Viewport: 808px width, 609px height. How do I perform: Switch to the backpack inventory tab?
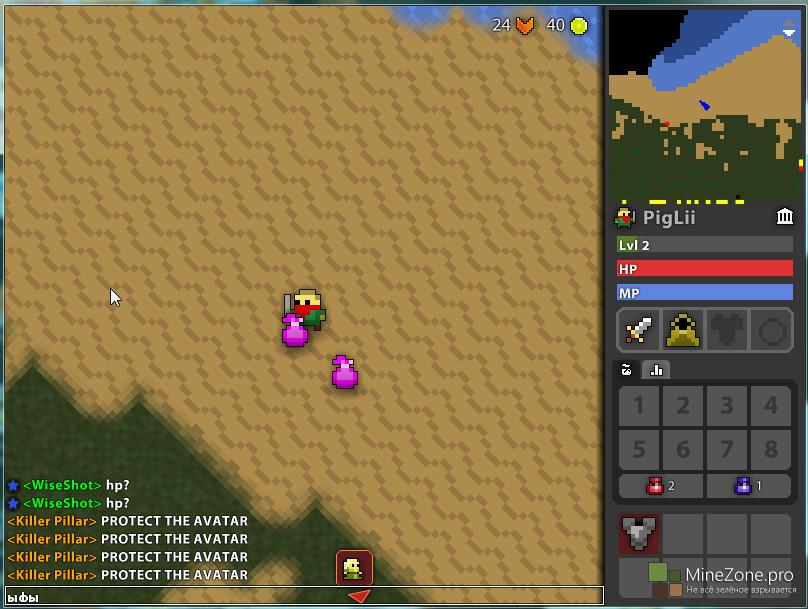tap(627, 370)
